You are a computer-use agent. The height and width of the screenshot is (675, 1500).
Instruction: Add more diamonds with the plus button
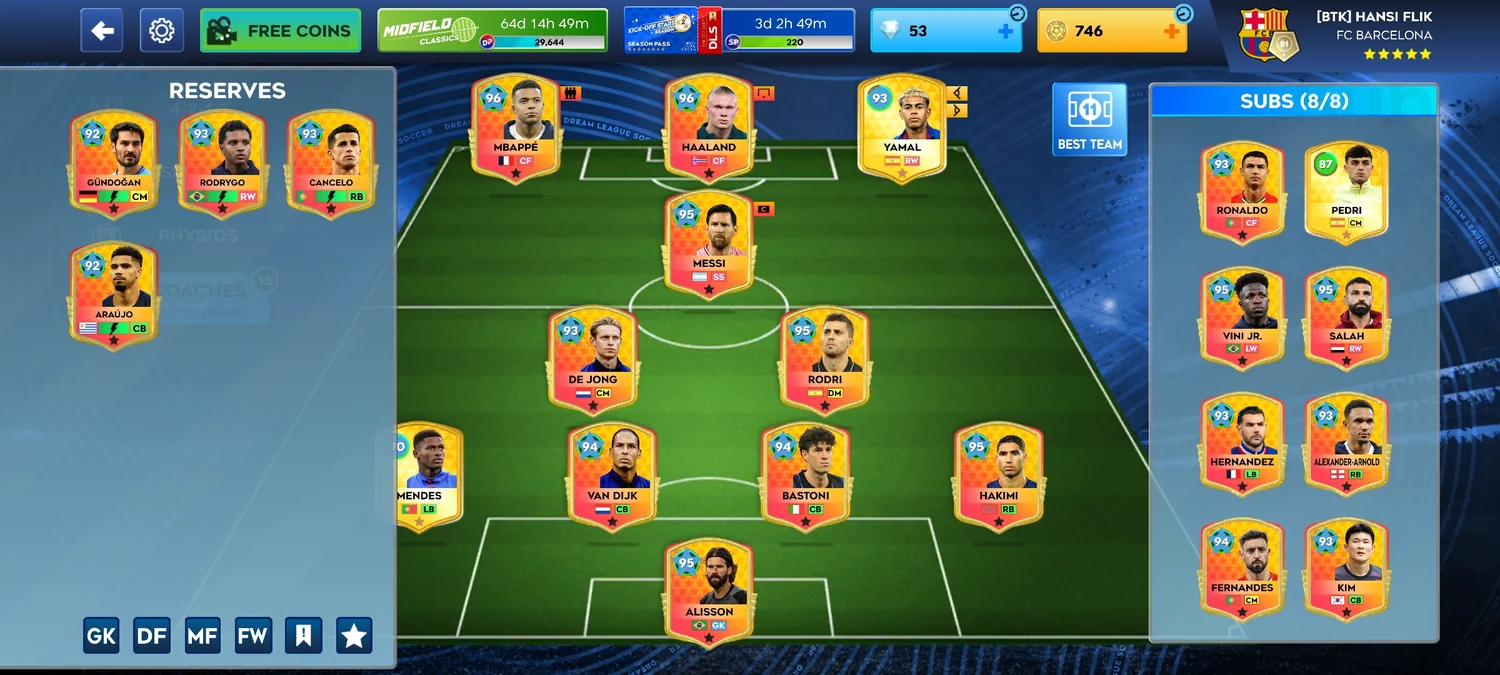click(1005, 31)
